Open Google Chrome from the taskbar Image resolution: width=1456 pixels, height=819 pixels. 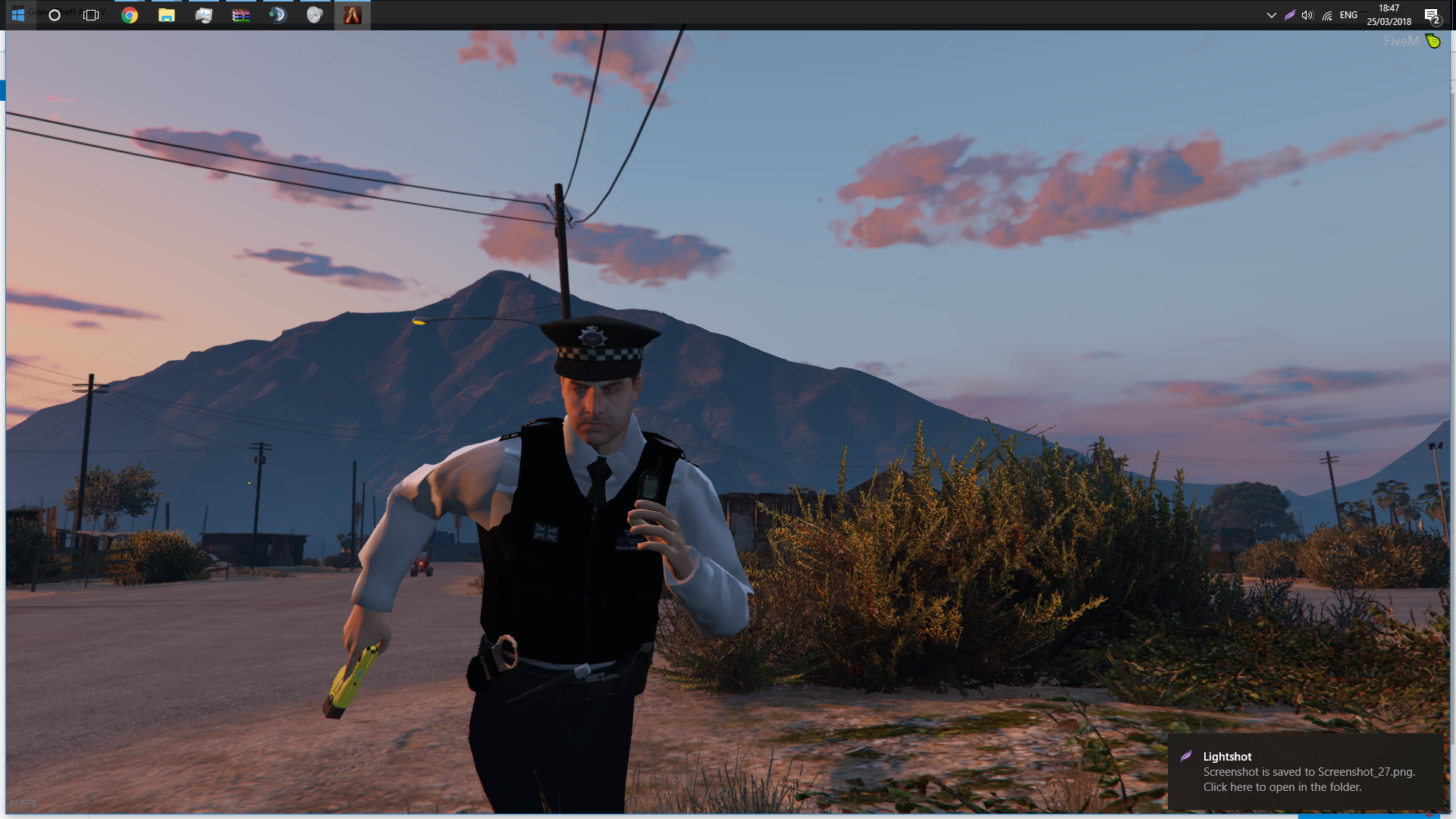point(130,15)
